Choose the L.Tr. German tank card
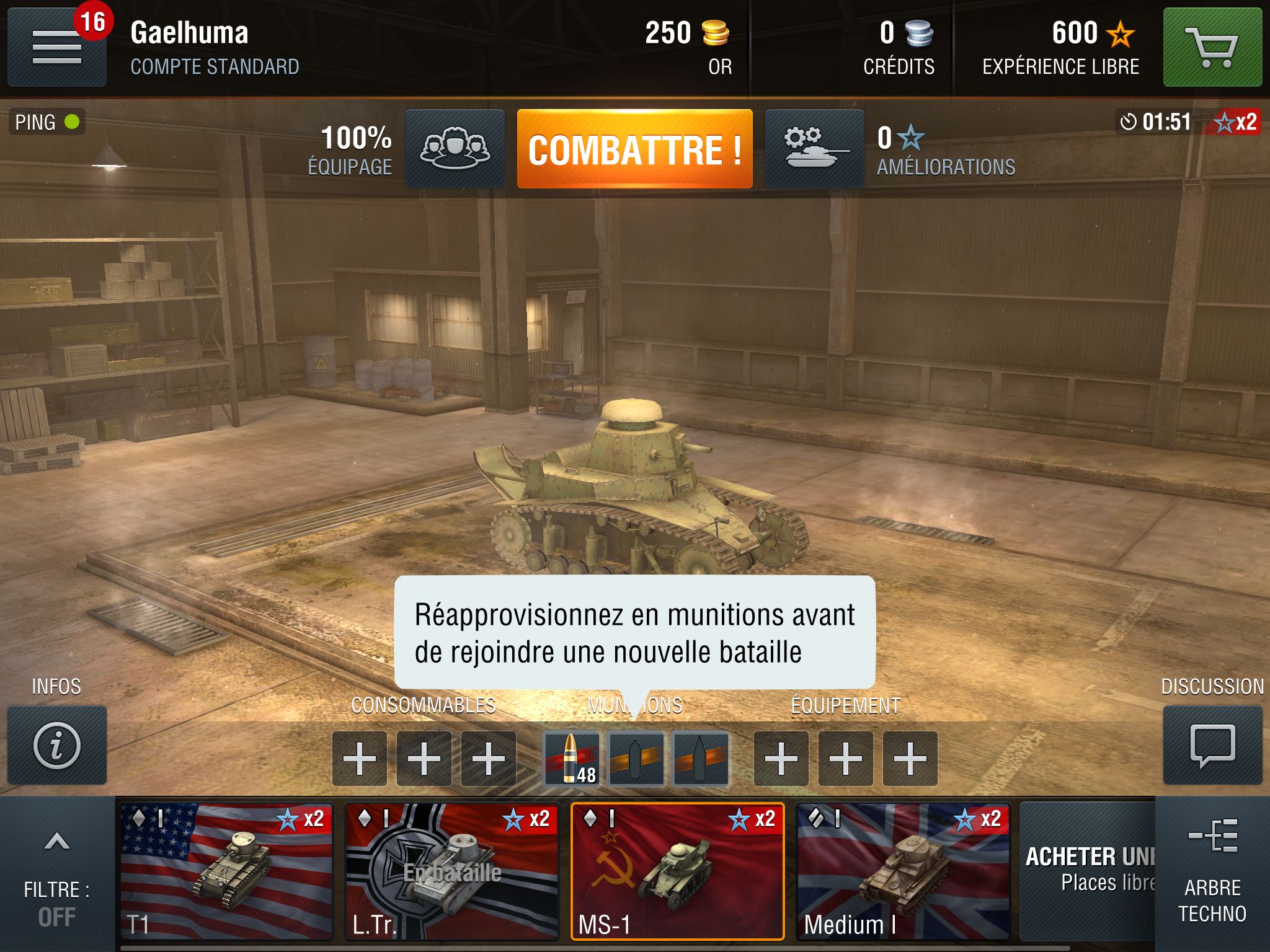This screenshot has height=952, width=1270. [x=452, y=871]
